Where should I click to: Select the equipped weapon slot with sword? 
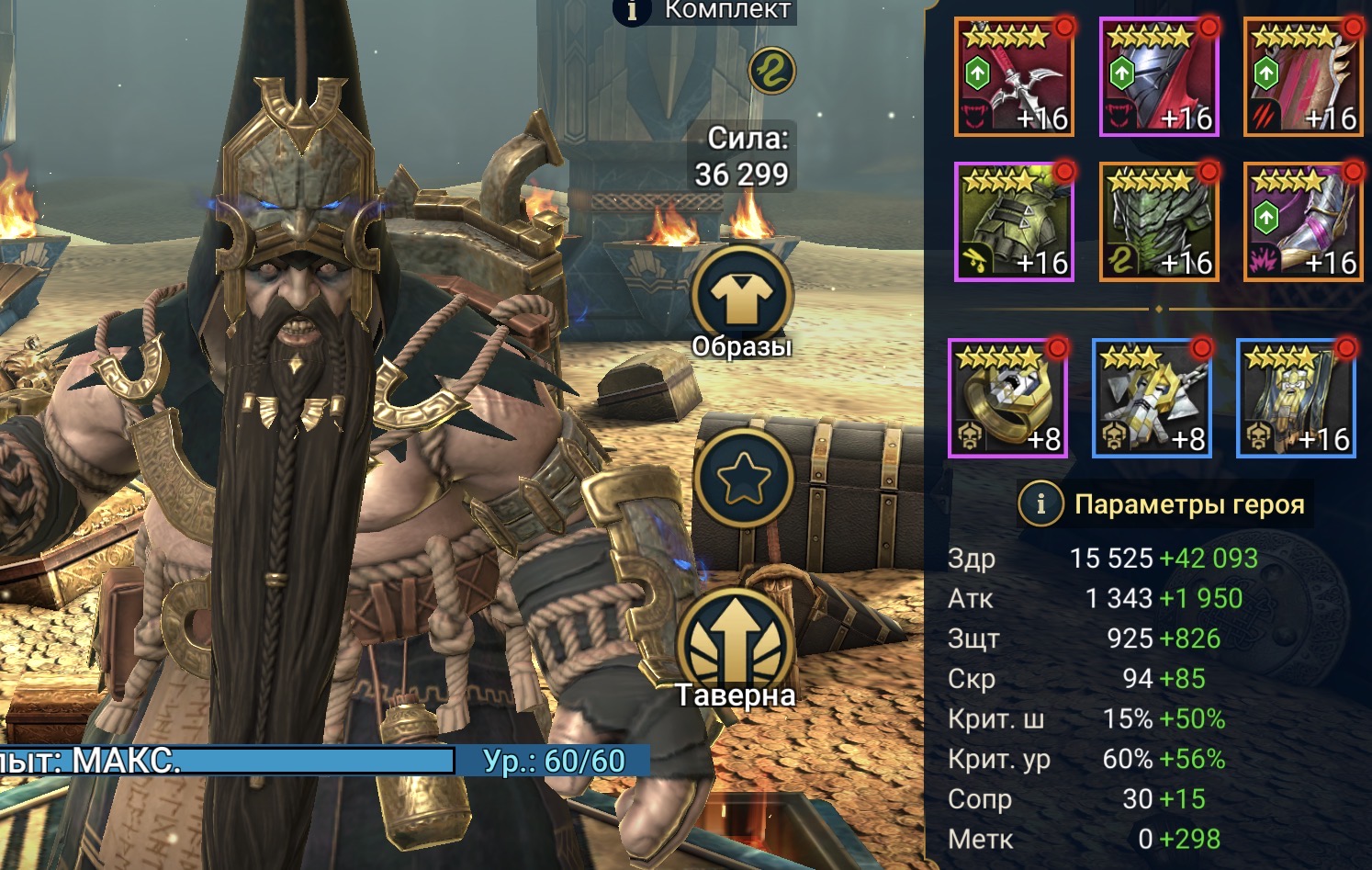(1013, 78)
